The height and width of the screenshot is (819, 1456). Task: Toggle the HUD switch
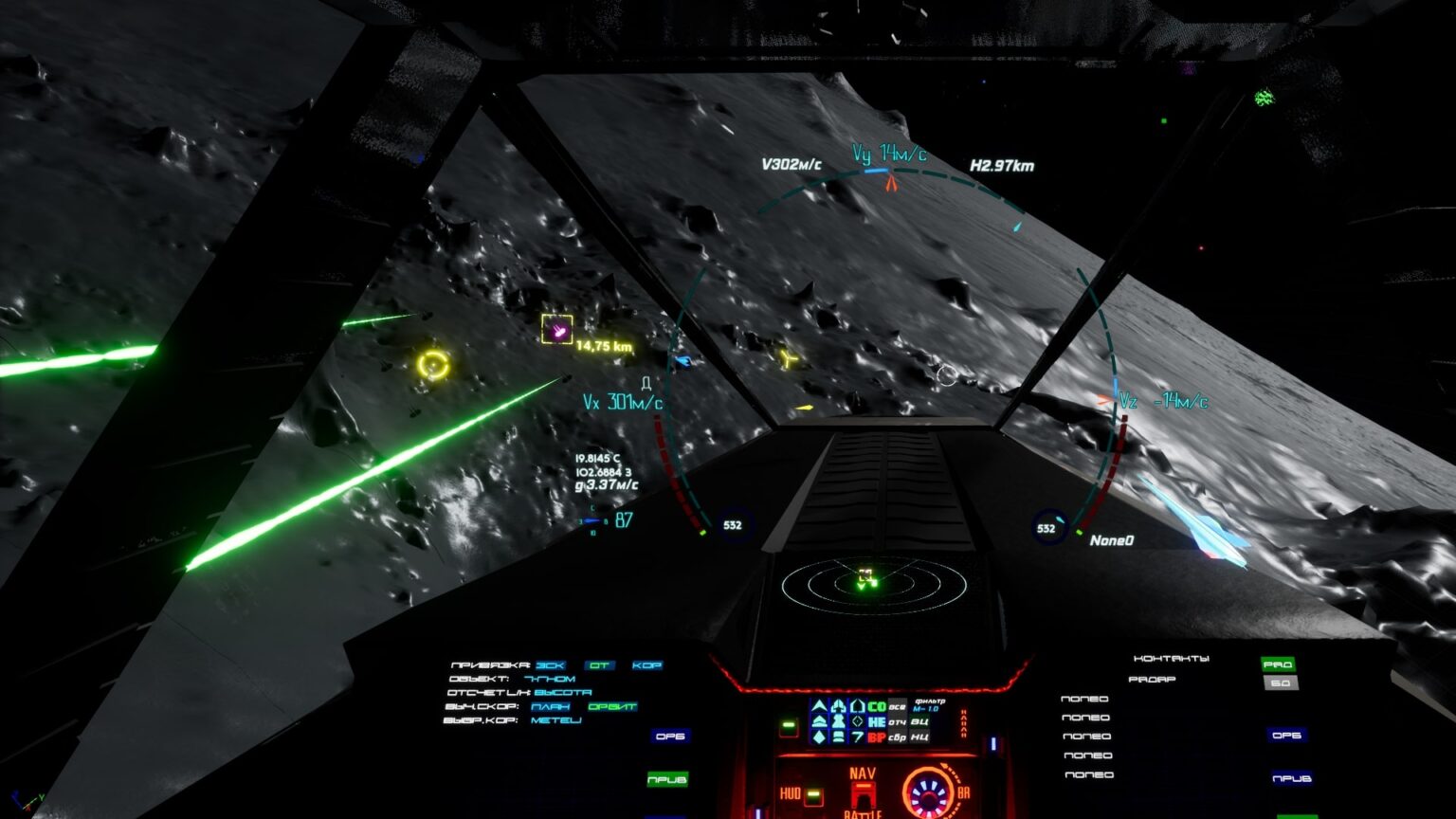(813, 794)
